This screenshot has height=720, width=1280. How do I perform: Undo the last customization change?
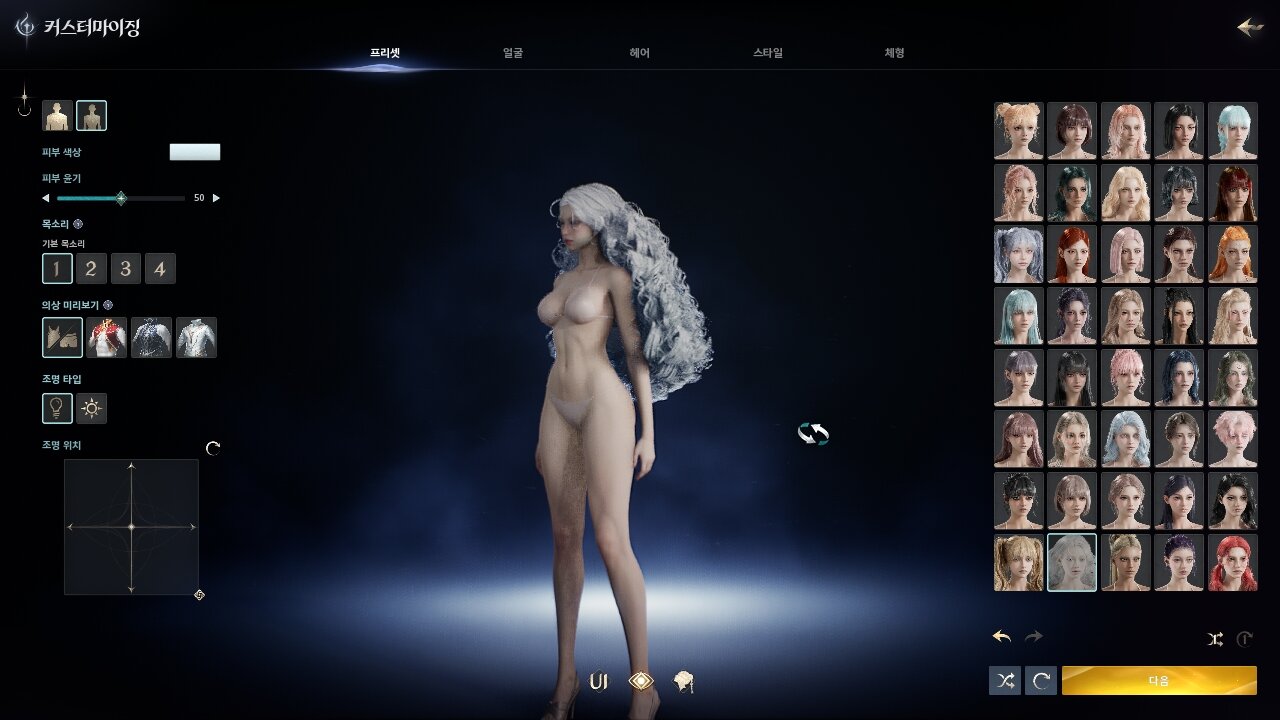tap(1001, 637)
